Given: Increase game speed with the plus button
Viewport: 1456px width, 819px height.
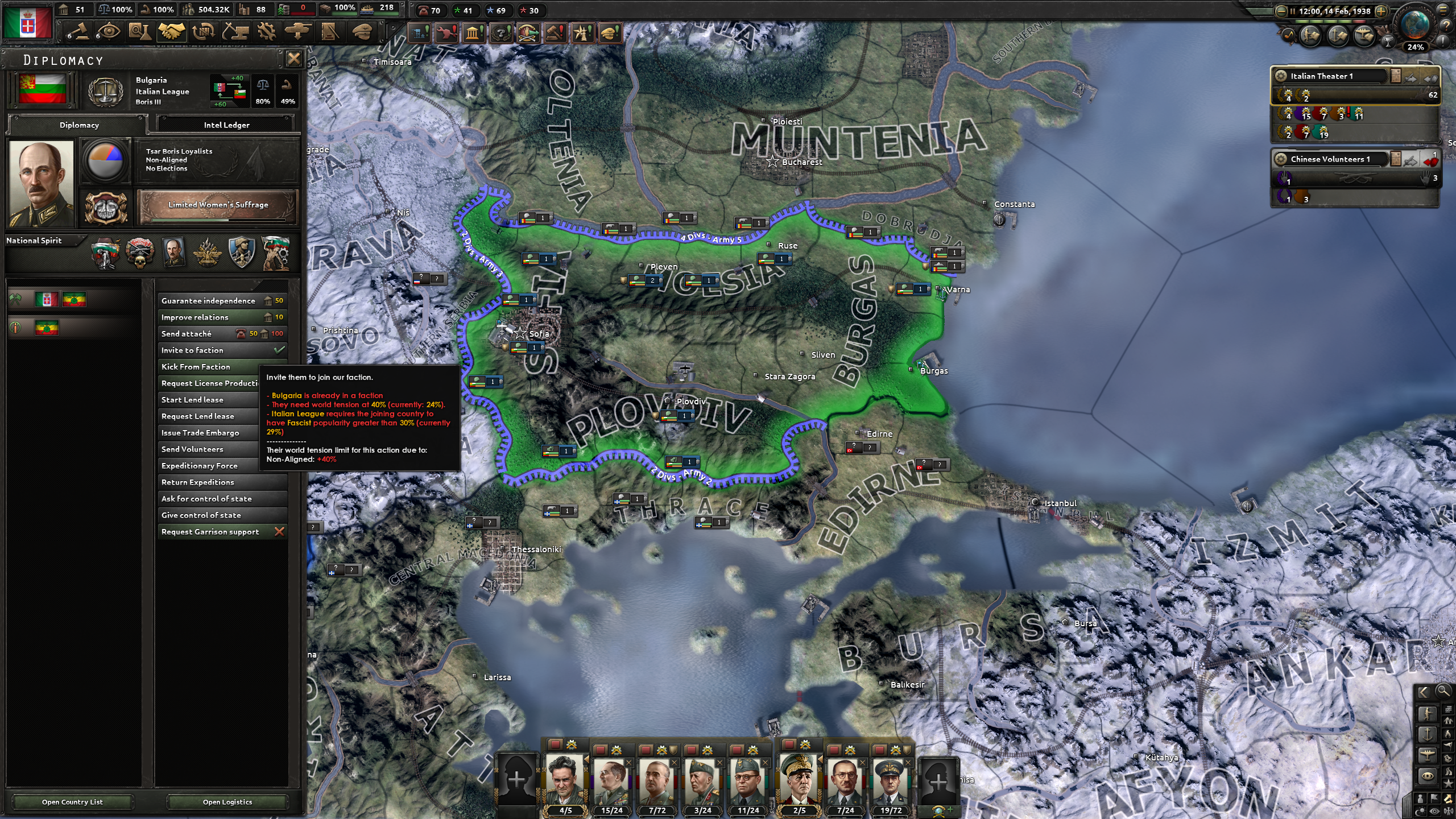Looking at the screenshot, I should [x=1381, y=11].
